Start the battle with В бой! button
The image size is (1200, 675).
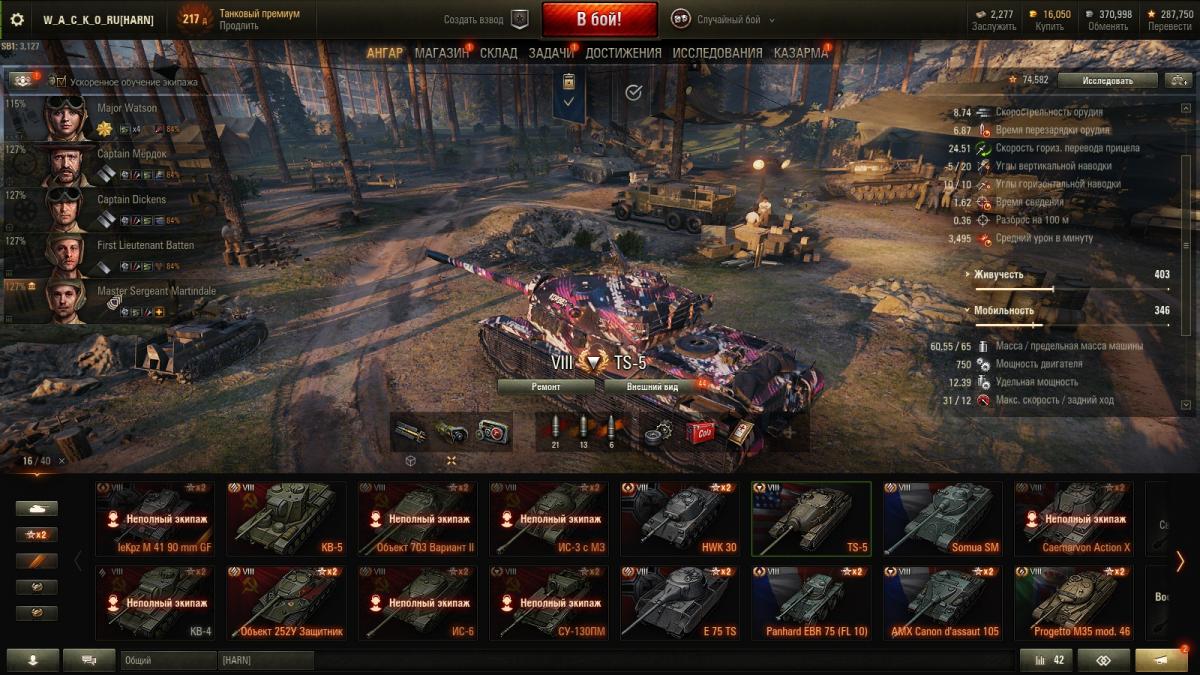[x=599, y=19]
